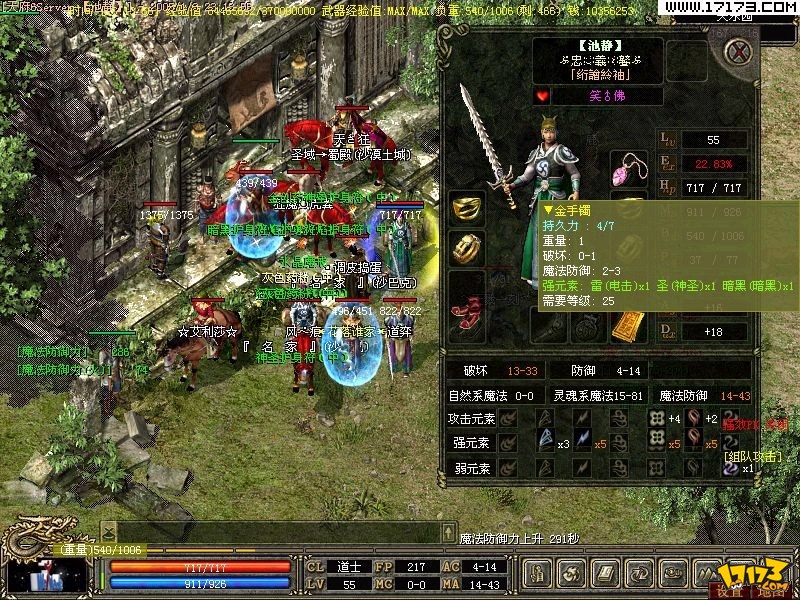The width and height of the screenshot is (800, 600).
Task: Open the 地图 map button
Action: [770, 590]
